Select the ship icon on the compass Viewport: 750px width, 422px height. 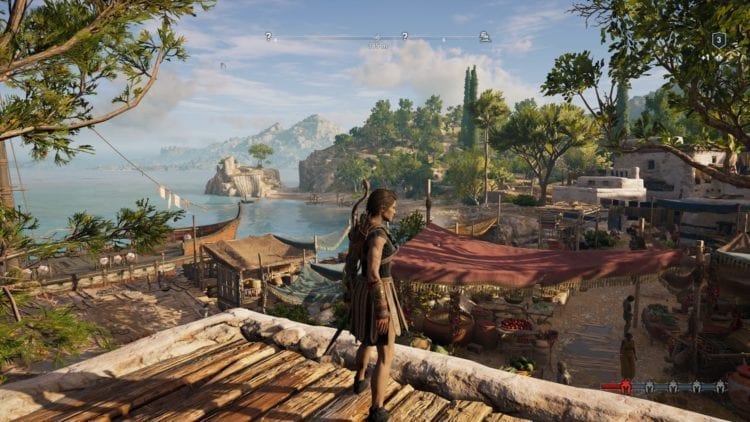pyautogui.click(x=484, y=36)
